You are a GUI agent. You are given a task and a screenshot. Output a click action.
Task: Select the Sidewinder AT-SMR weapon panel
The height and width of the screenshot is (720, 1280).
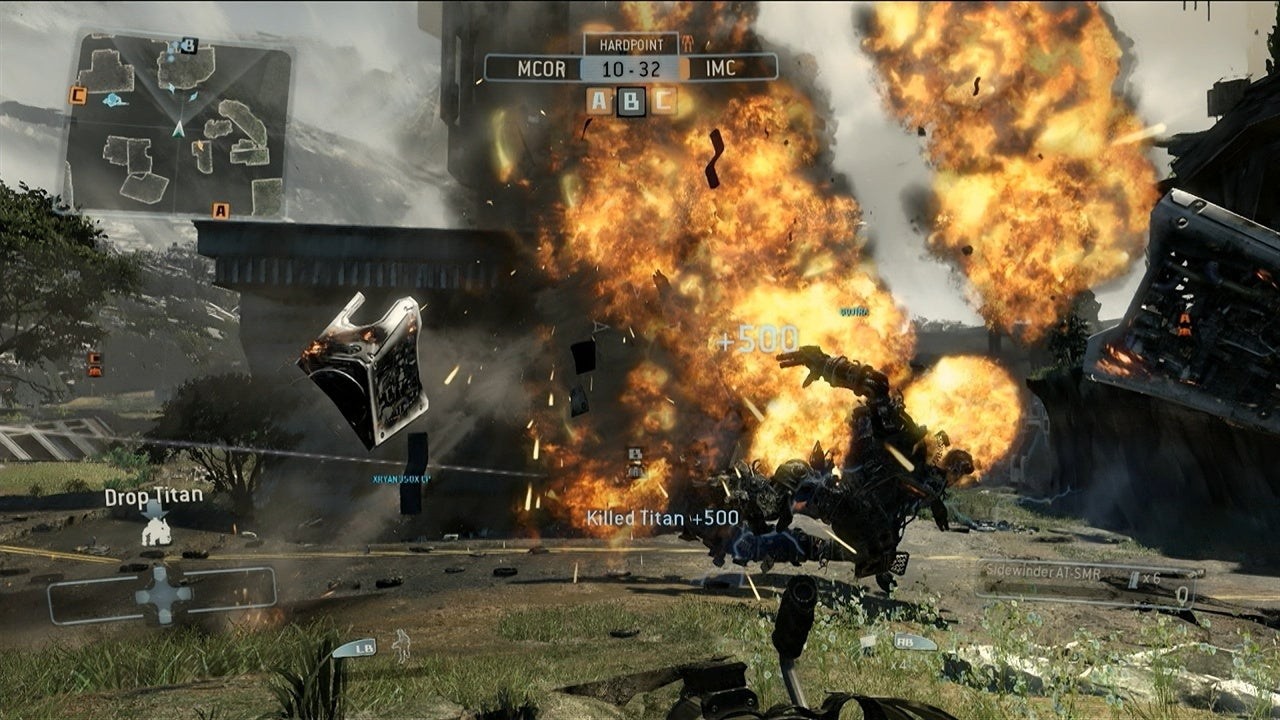coord(1088,583)
